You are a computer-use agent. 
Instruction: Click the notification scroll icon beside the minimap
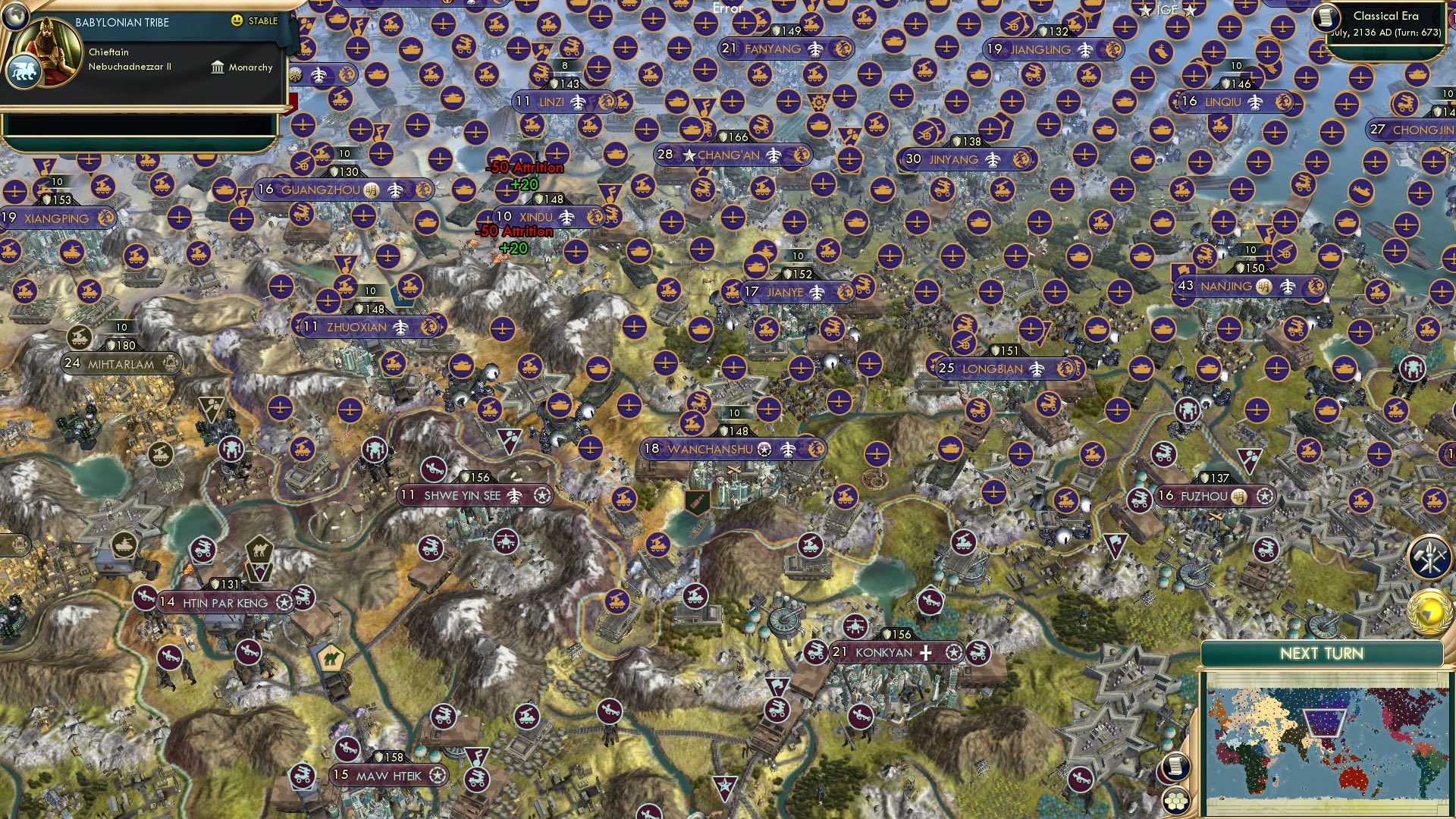(1175, 767)
